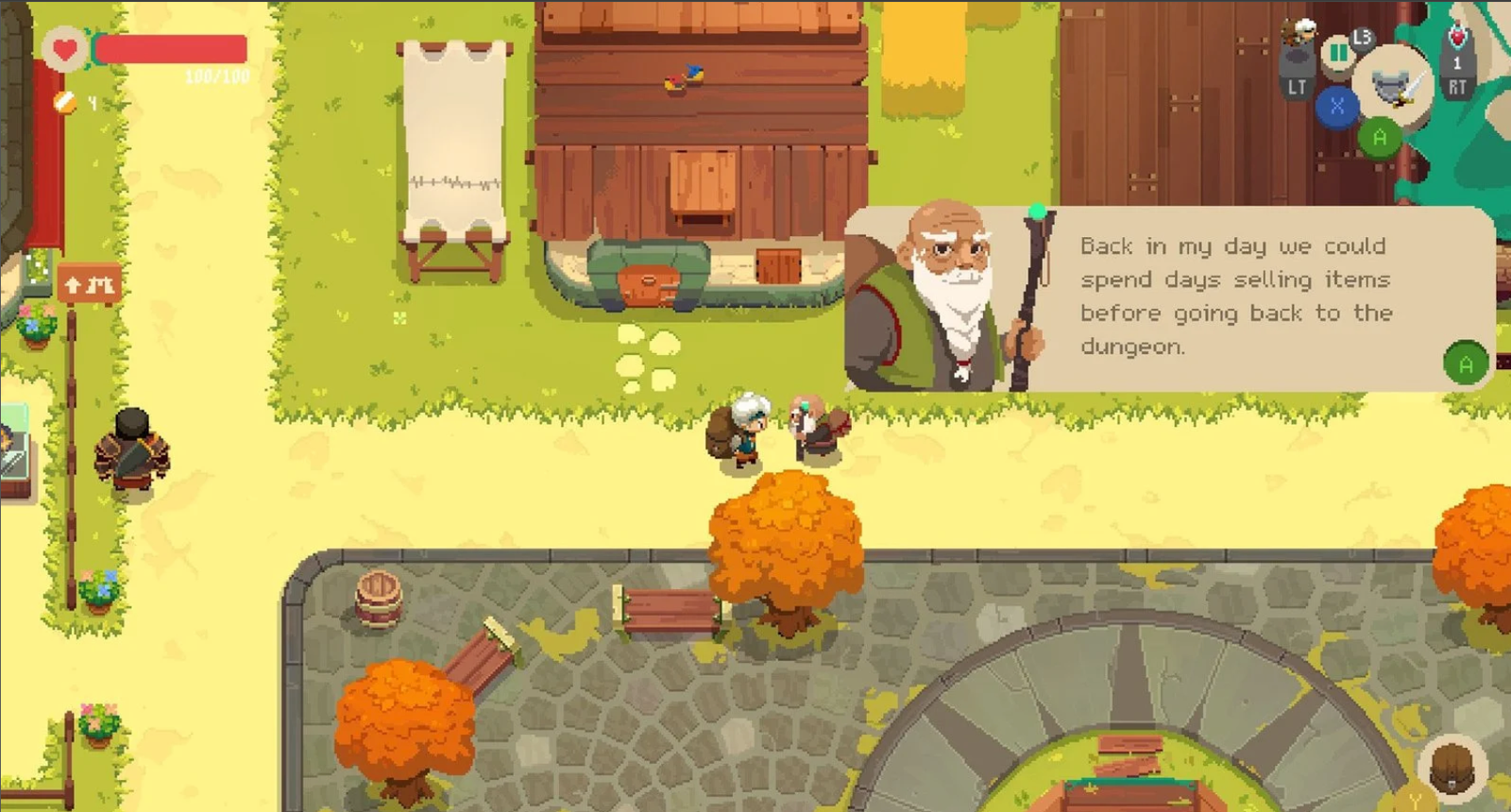The image size is (1511, 812).
Task: Click the potion count 1 on the RT slot
Action: coord(1456,61)
